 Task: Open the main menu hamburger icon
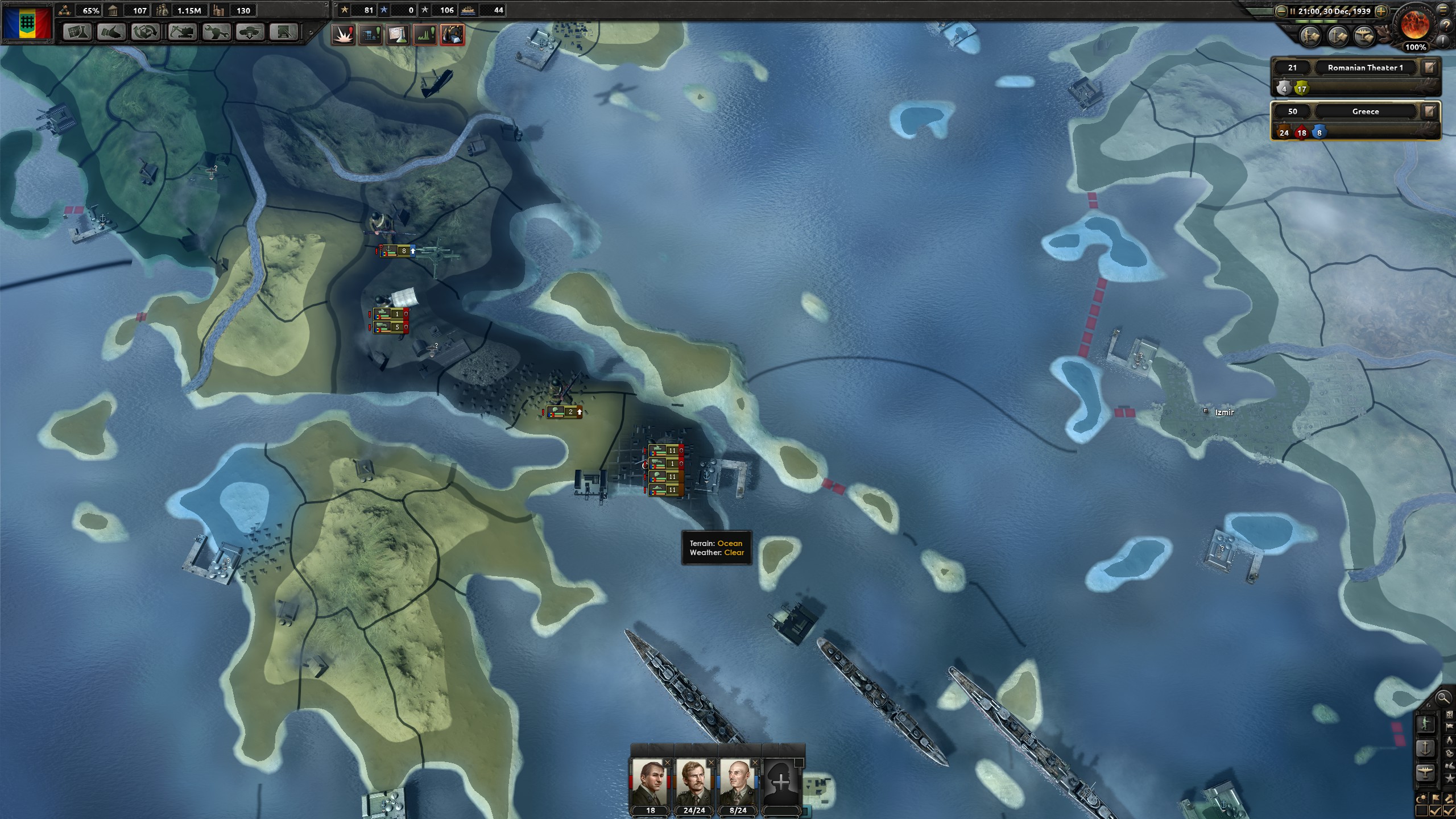coord(1442,10)
